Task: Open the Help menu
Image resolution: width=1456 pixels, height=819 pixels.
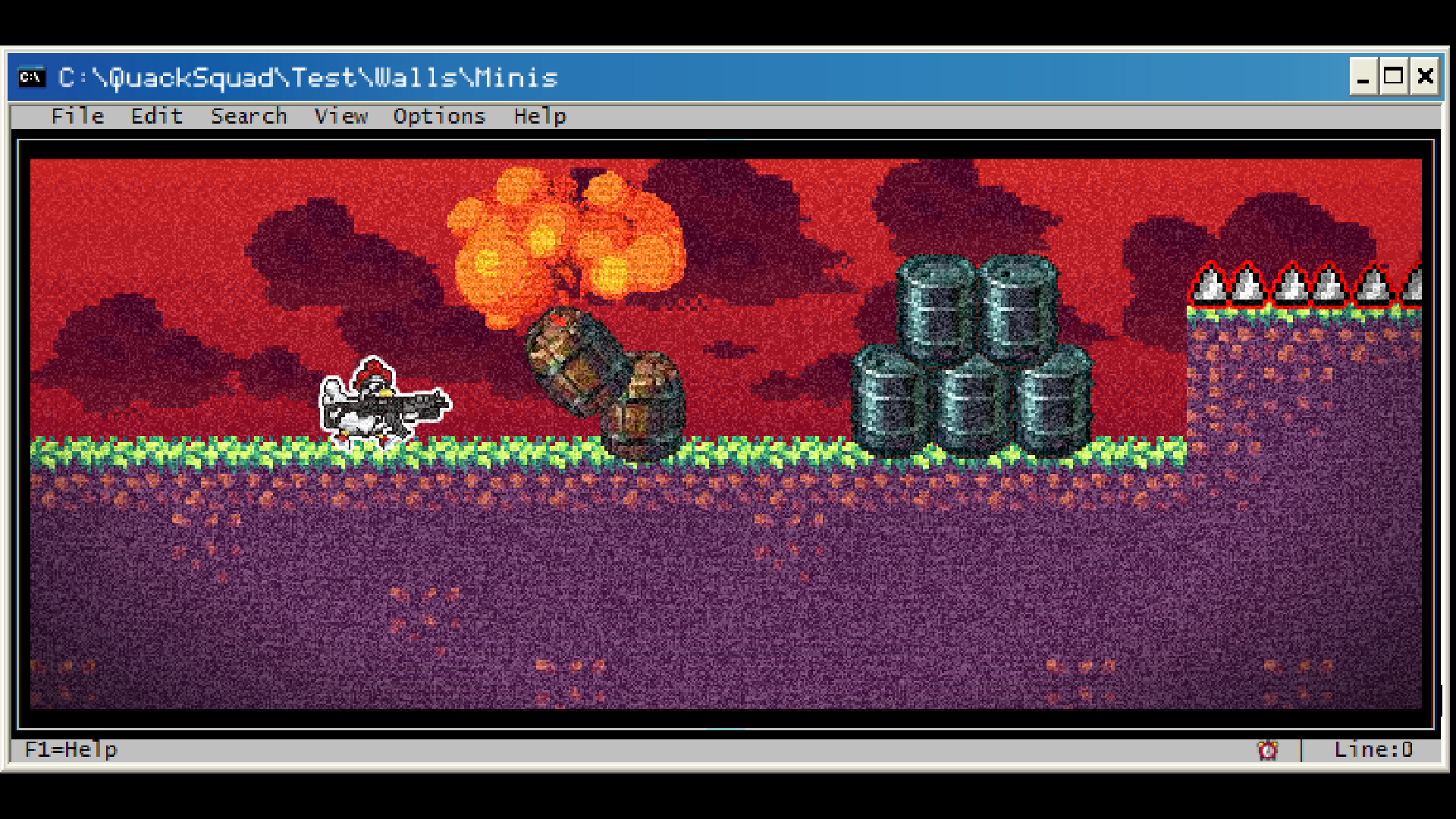Action: click(539, 116)
